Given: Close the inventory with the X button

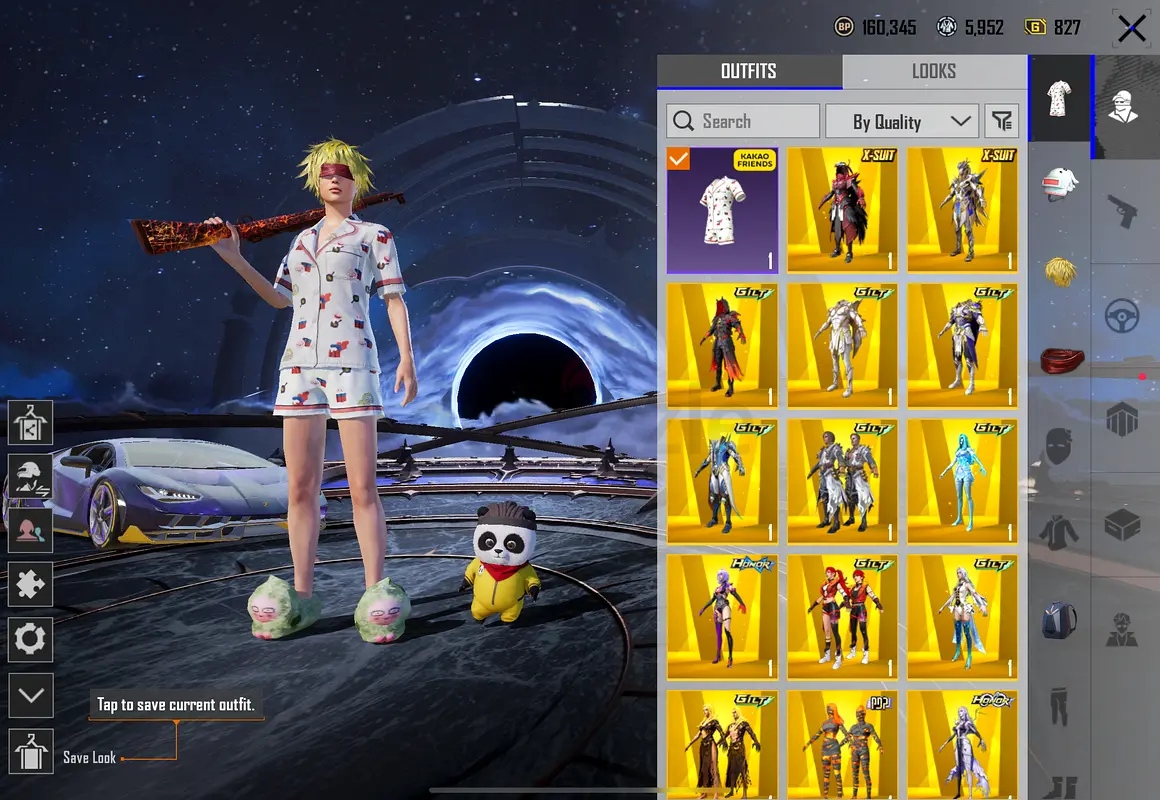Looking at the screenshot, I should [1131, 29].
